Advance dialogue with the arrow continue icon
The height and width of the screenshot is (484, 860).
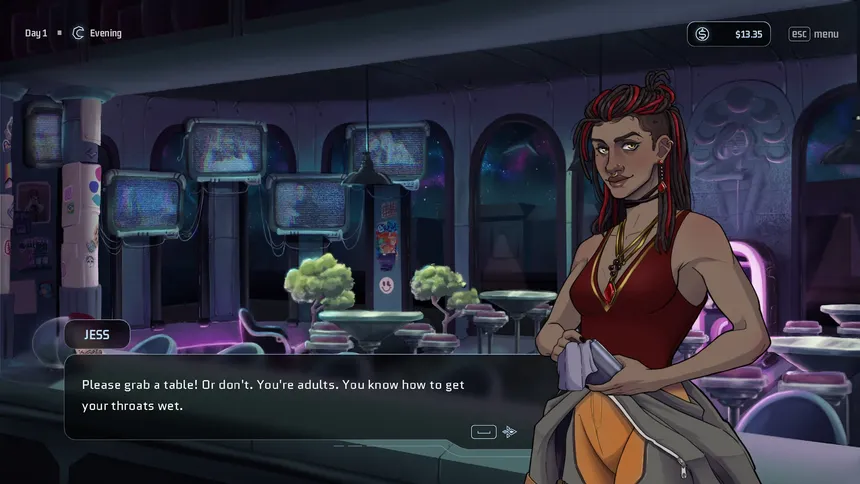pyautogui.click(x=510, y=432)
